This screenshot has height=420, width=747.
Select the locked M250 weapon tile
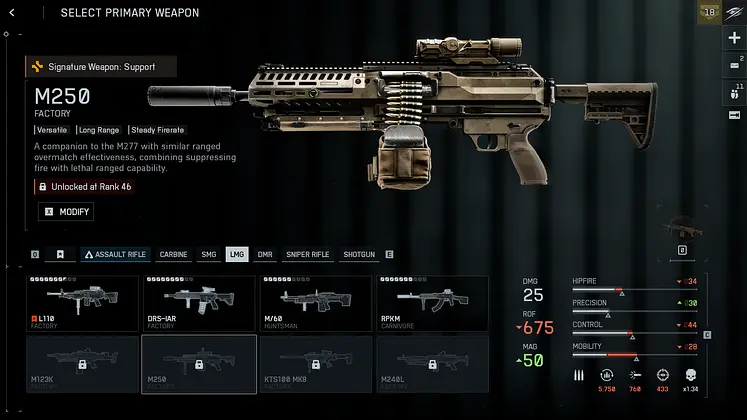coord(198,363)
